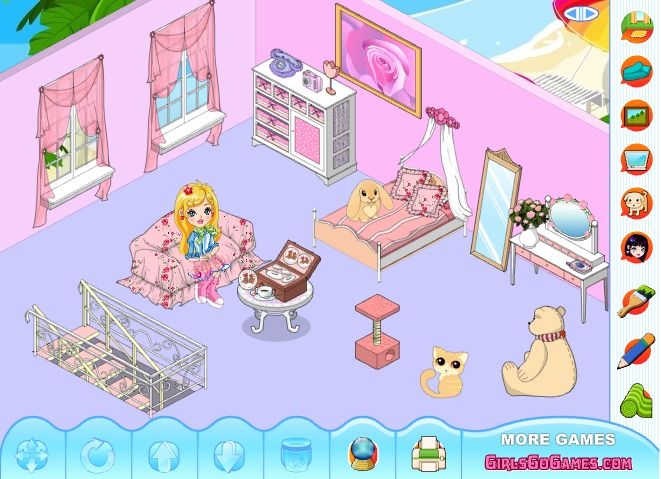Pick the paintbrush wall color tool
Image resolution: width=661 pixels, height=479 pixels.
pyautogui.click(x=634, y=300)
